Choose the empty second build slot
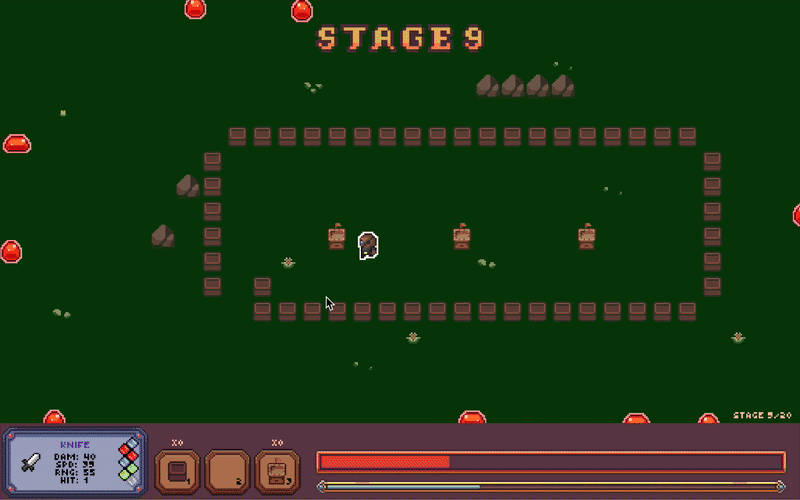Screen dimensions: 800x500 pyautogui.click(x=227, y=471)
